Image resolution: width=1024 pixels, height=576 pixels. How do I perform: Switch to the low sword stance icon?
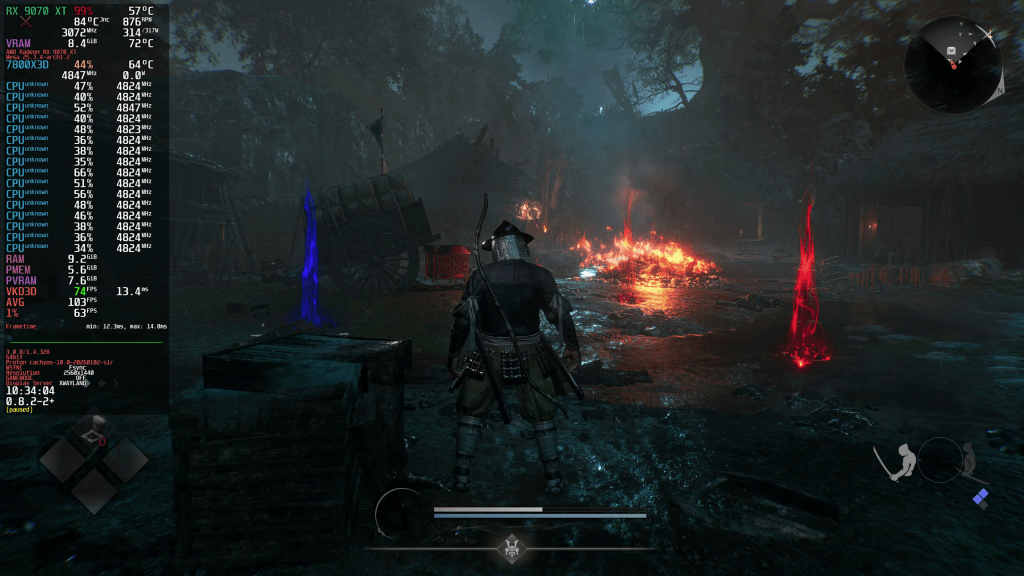[967, 462]
